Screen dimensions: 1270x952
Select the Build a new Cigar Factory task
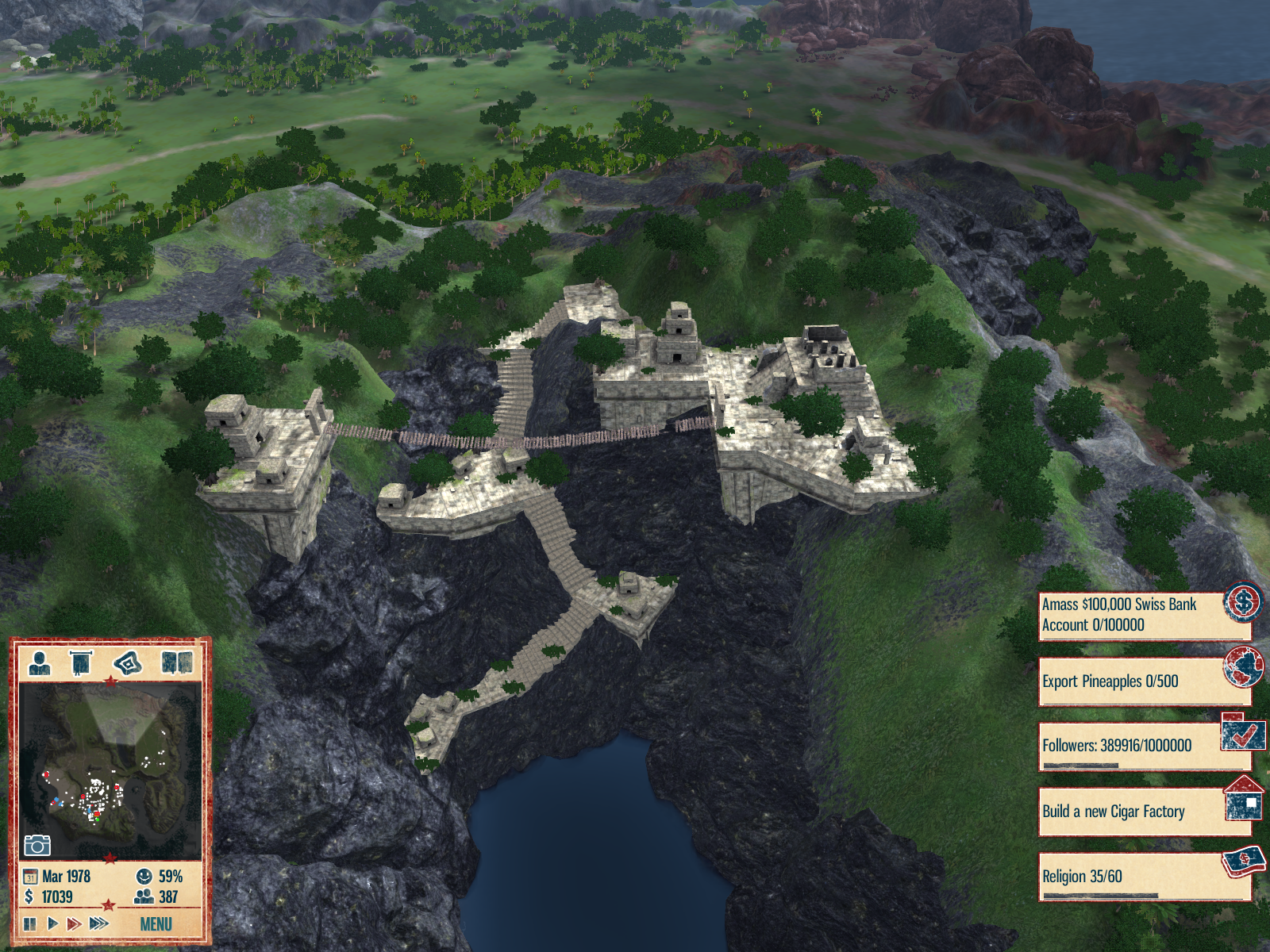[x=1143, y=812]
